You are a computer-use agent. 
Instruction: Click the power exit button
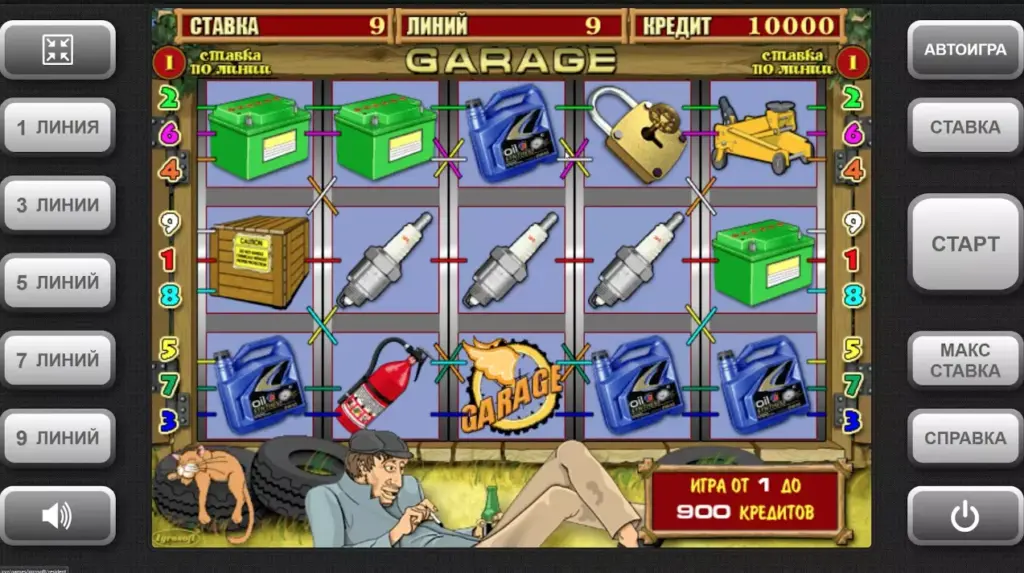pos(964,516)
